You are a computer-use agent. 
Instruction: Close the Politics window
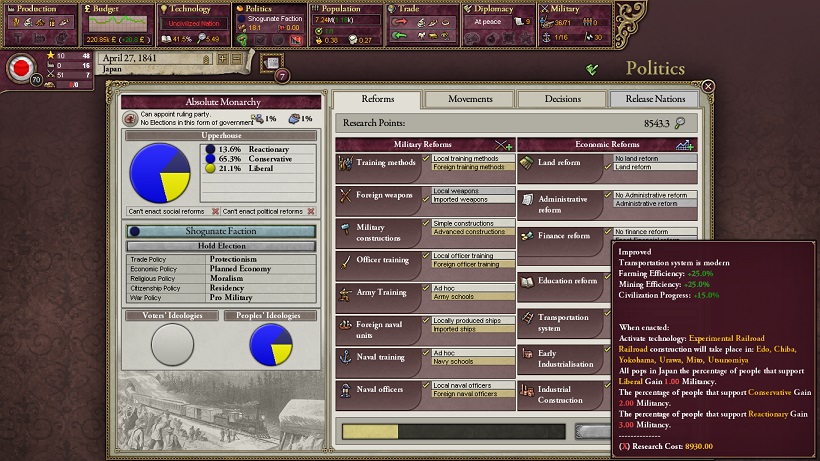pyautogui.click(x=708, y=87)
